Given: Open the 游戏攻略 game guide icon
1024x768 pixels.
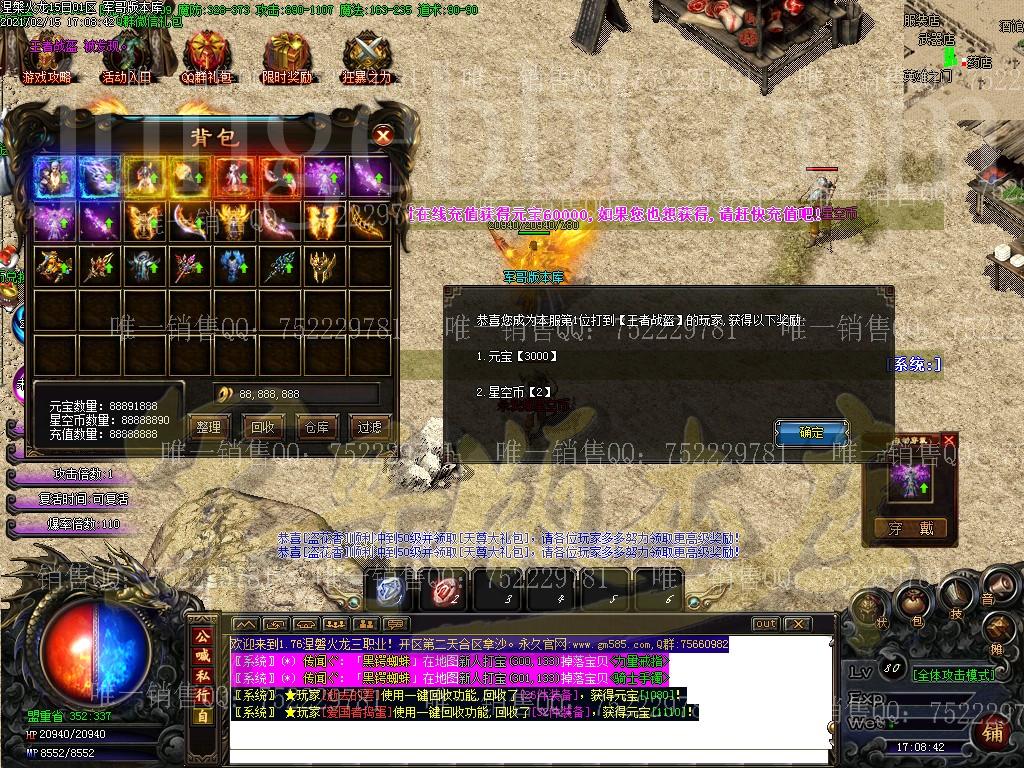Looking at the screenshot, I should 47,58.
